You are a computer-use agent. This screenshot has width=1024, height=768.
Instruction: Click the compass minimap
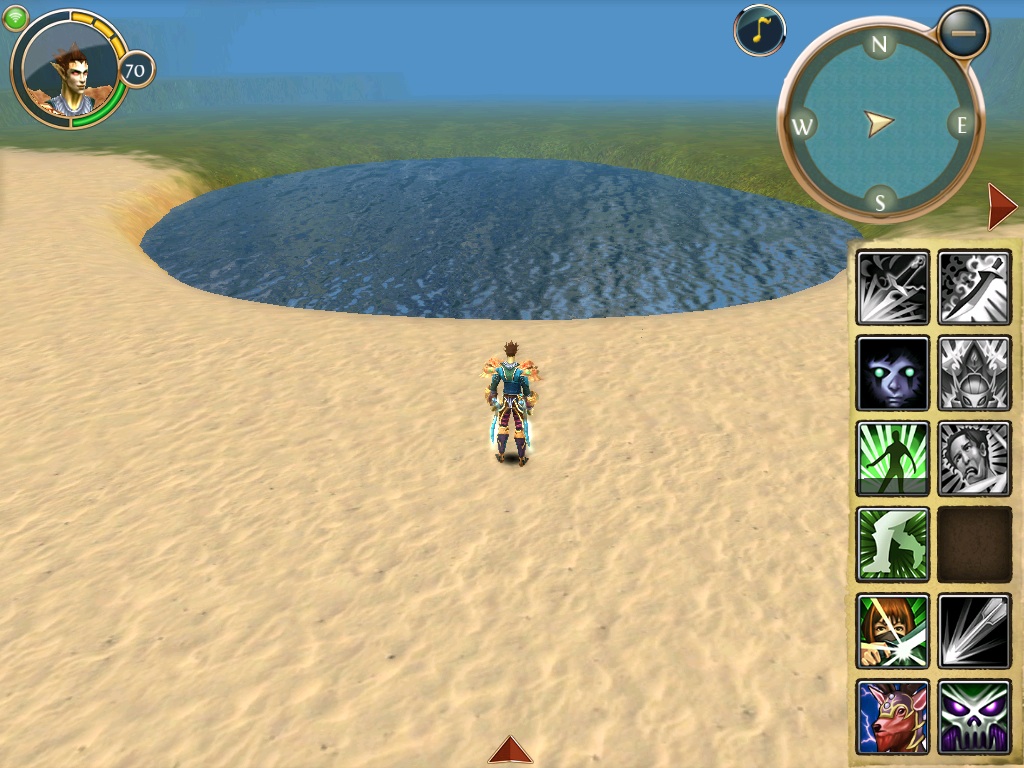(x=880, y=123)
